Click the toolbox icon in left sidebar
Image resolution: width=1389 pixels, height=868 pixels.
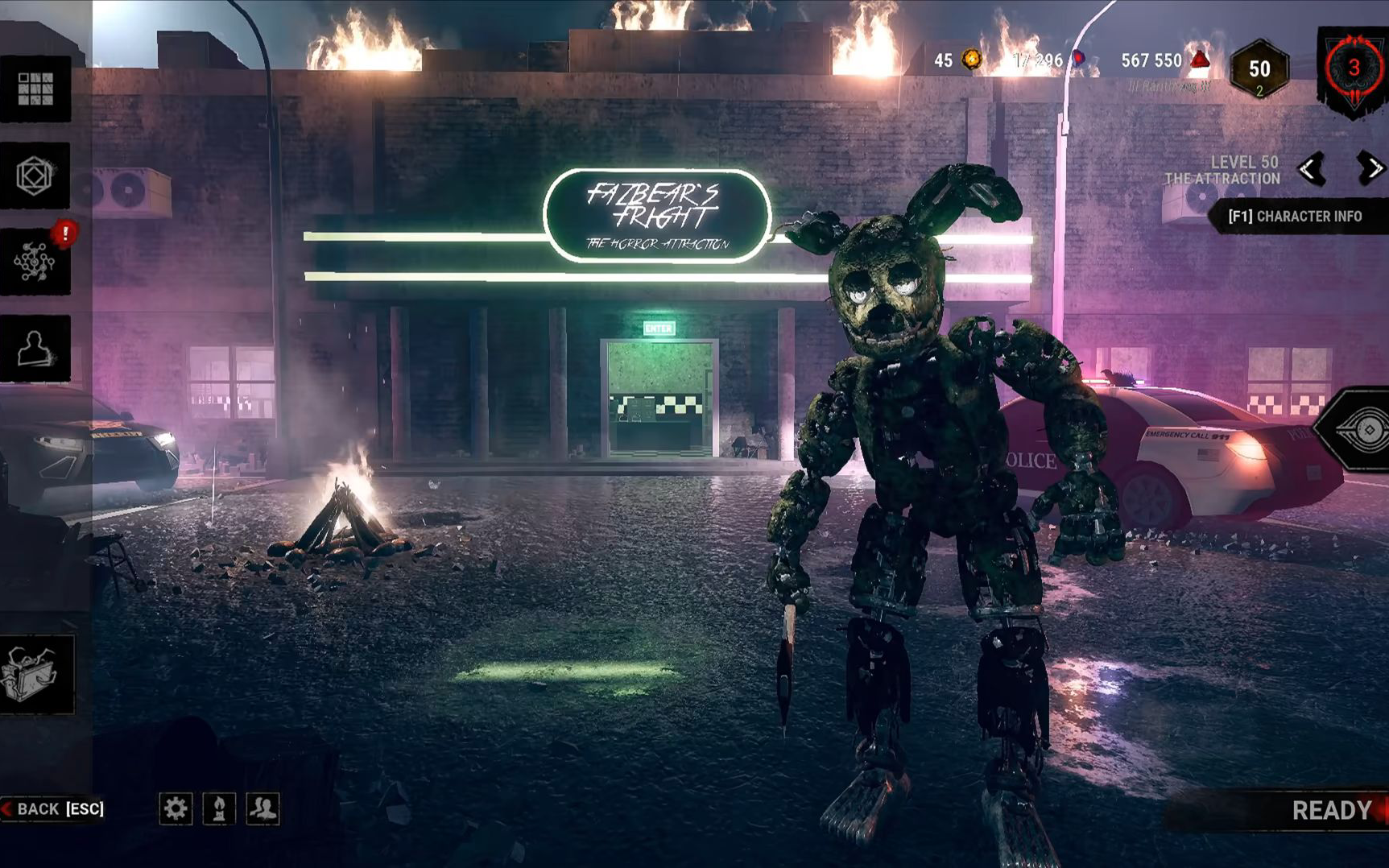pos(35,674)
